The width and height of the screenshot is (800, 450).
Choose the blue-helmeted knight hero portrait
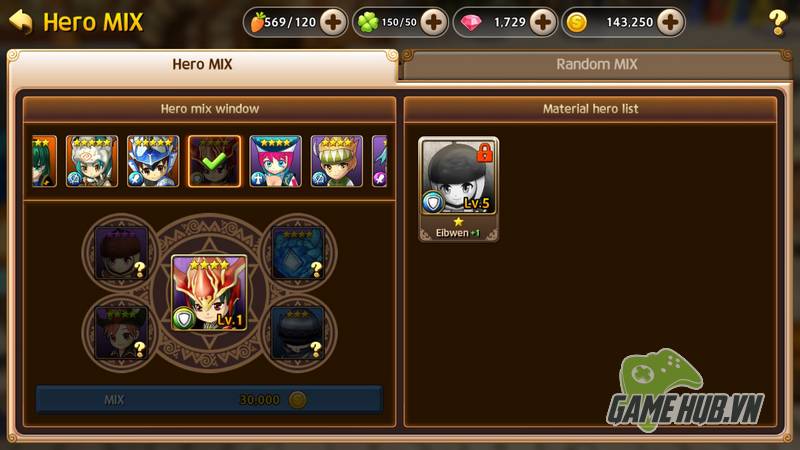(x=153, y=161)
